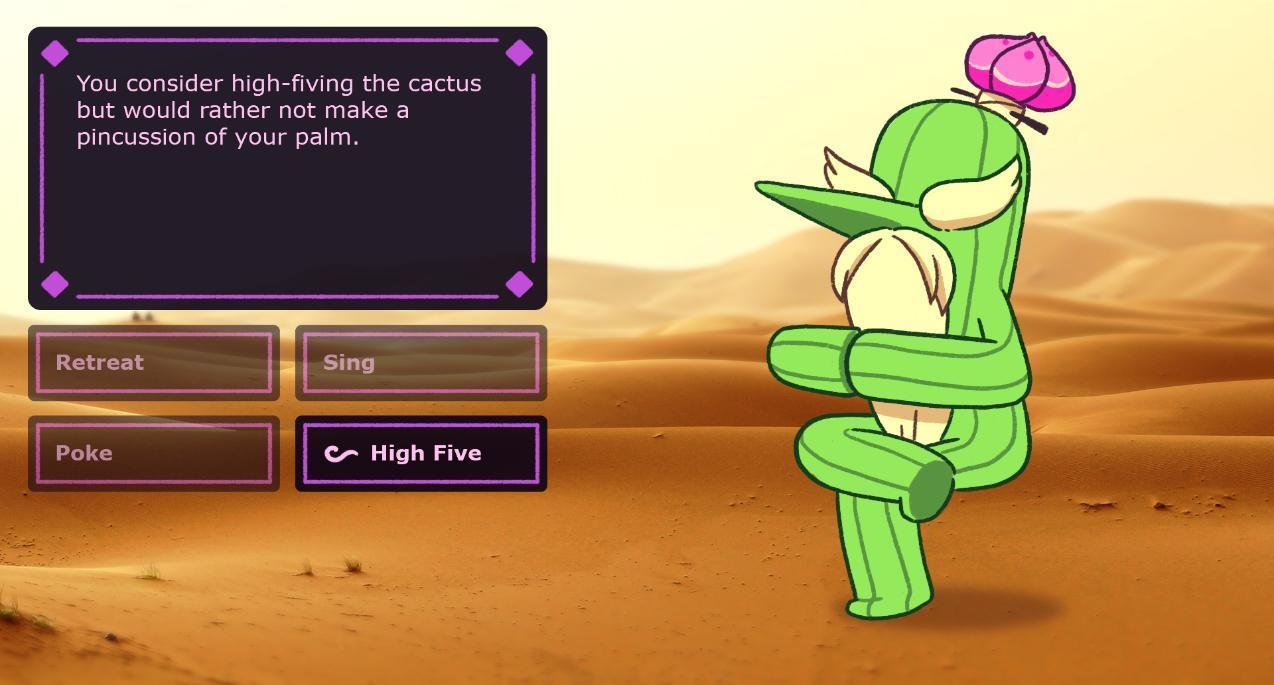The width and height of the screenshot is (1274, 685).
Task: Click the High Five button
Action: tap(420, 453)
